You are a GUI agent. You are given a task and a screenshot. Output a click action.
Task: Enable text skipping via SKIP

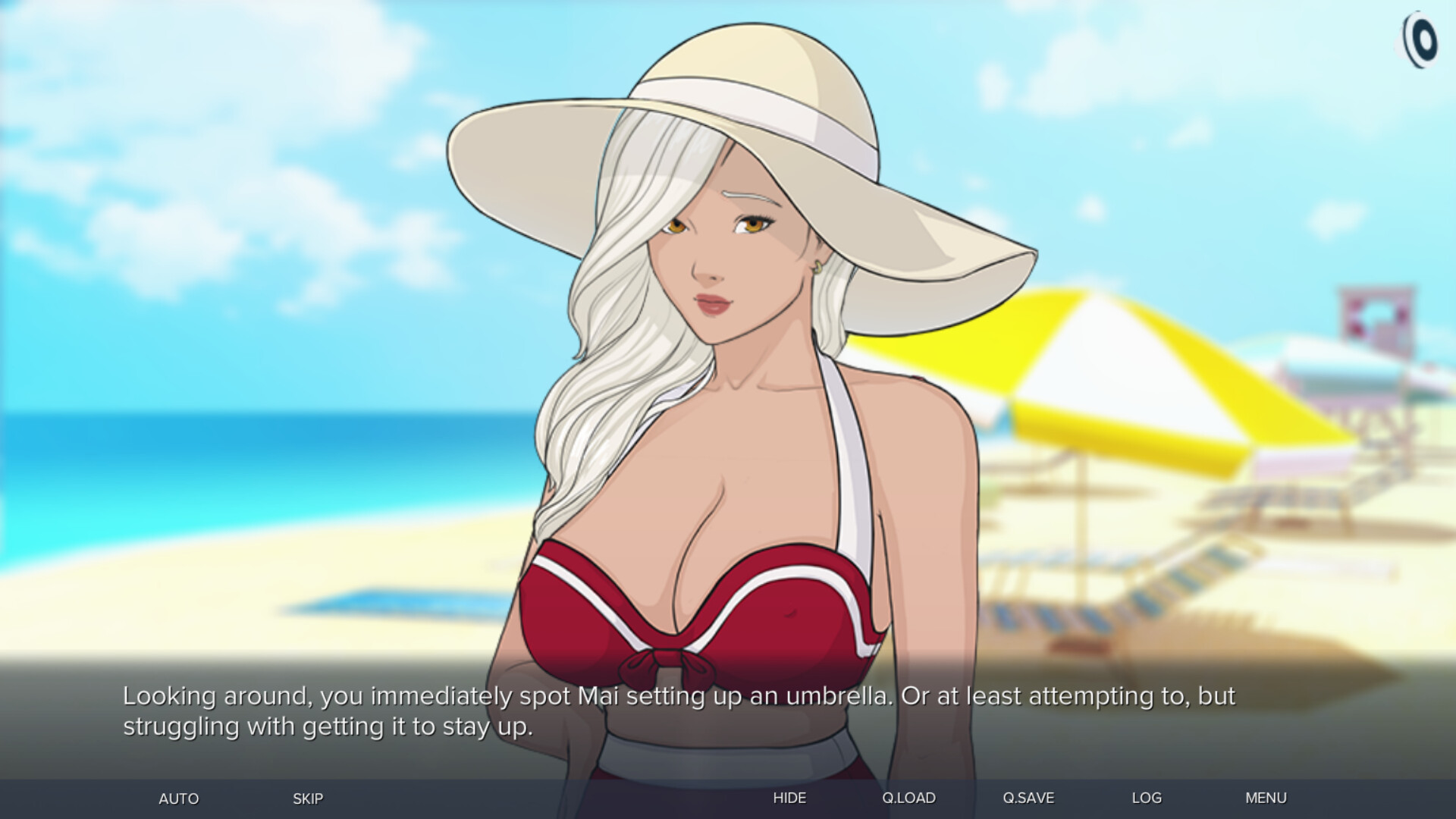(307, 798)
